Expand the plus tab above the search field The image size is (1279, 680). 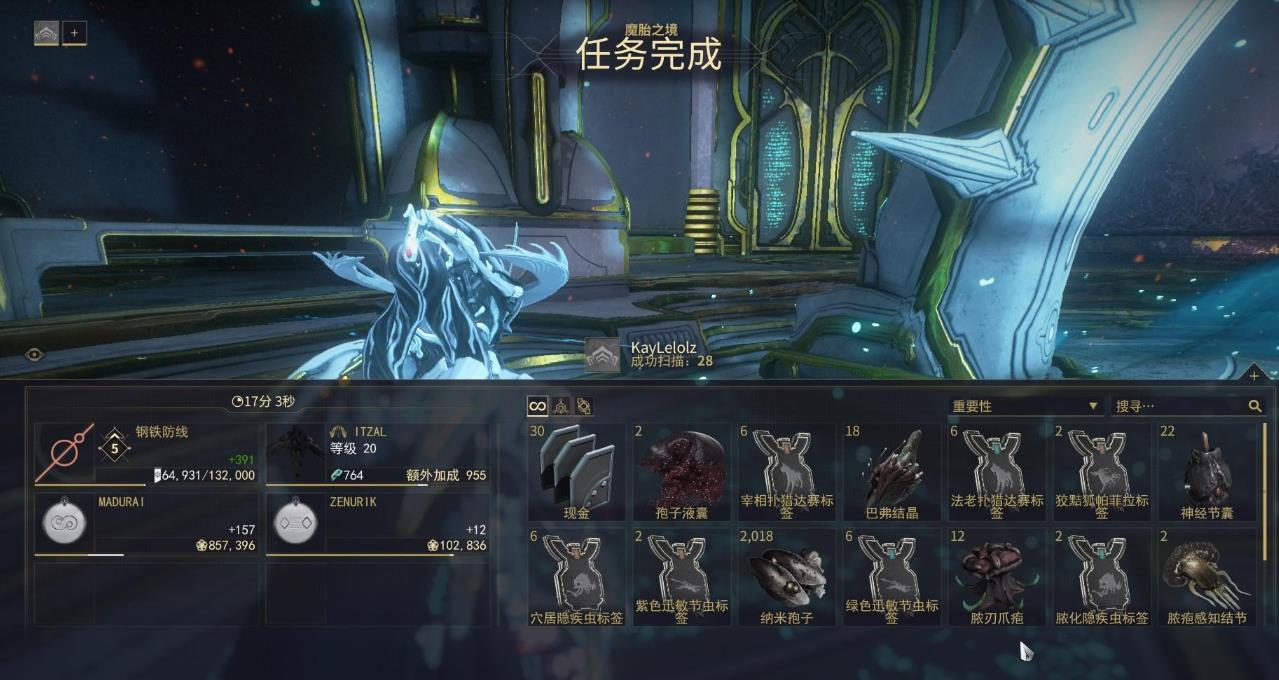coord(1254,375)
